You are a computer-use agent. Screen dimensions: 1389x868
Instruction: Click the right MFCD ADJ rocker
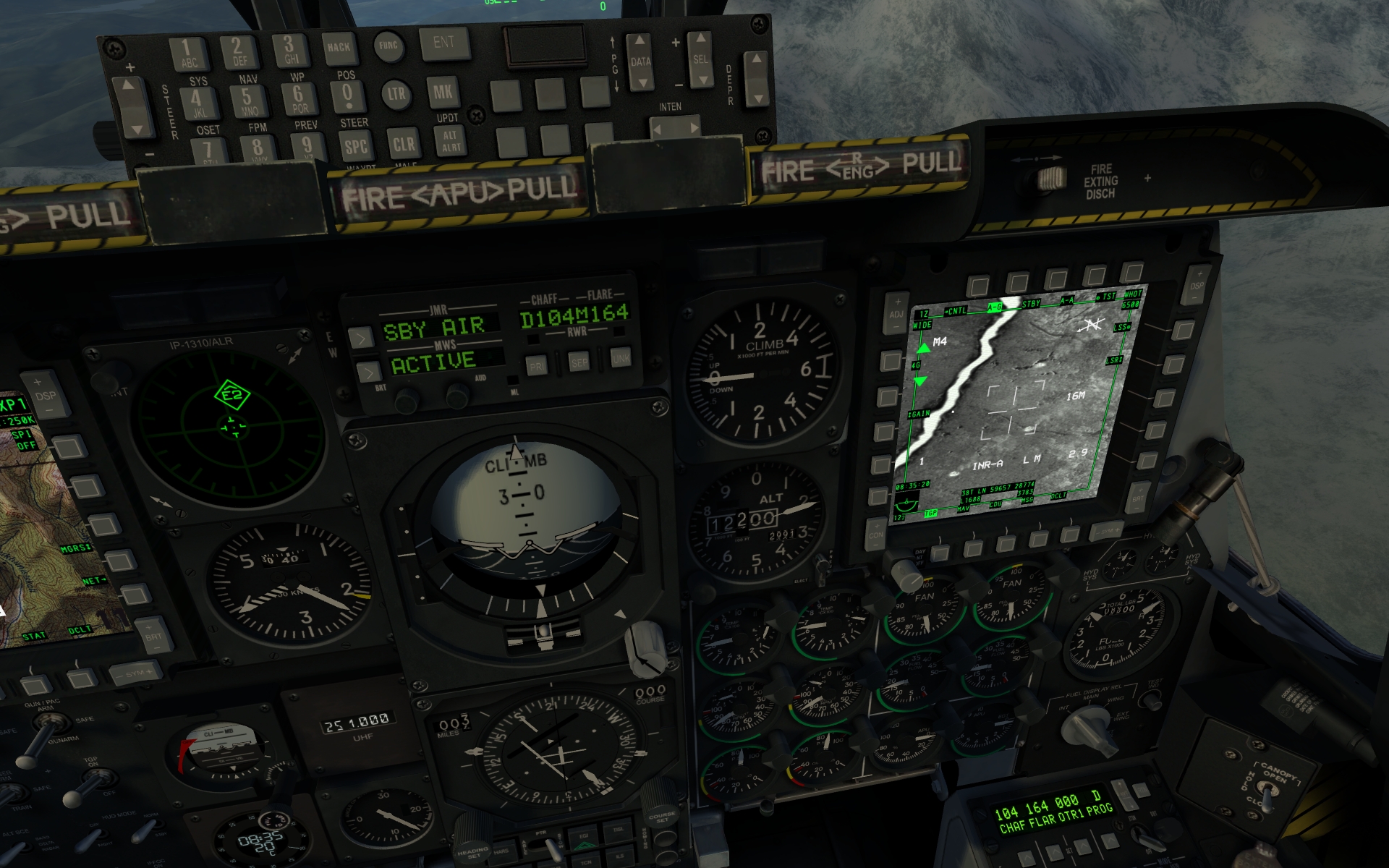coord(897,309)
